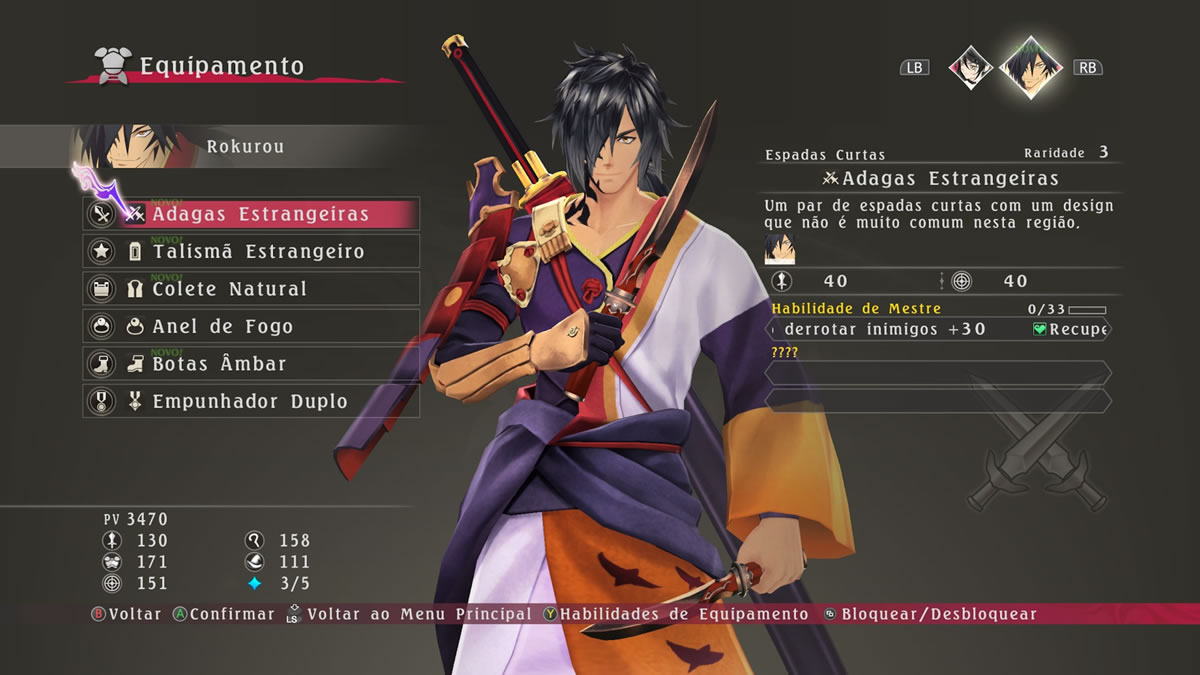Select the Colete Natural armor slot

coord(251,289)
